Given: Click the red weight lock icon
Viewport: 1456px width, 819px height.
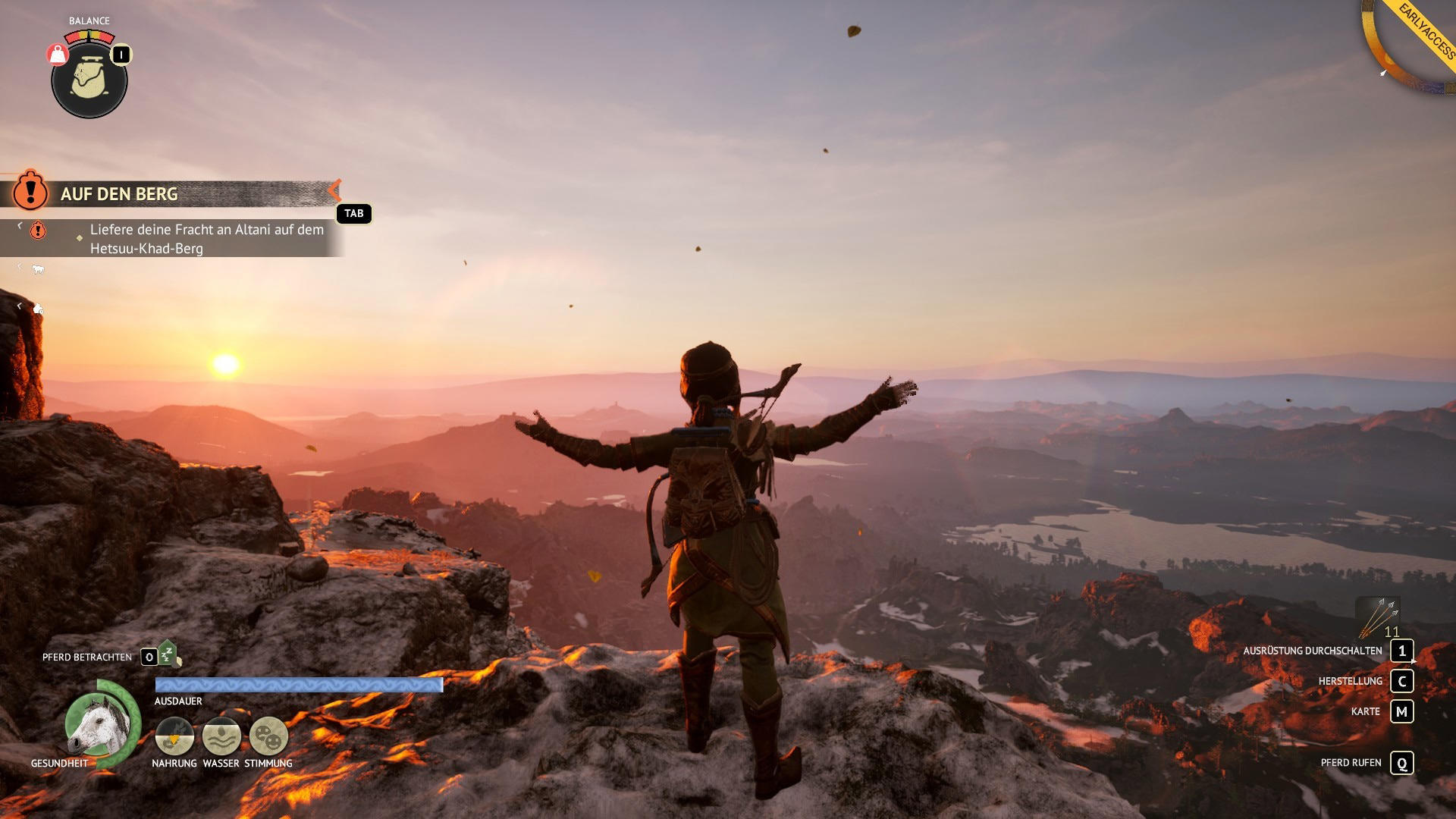Looking at the screenshot, I should [58, 55].
